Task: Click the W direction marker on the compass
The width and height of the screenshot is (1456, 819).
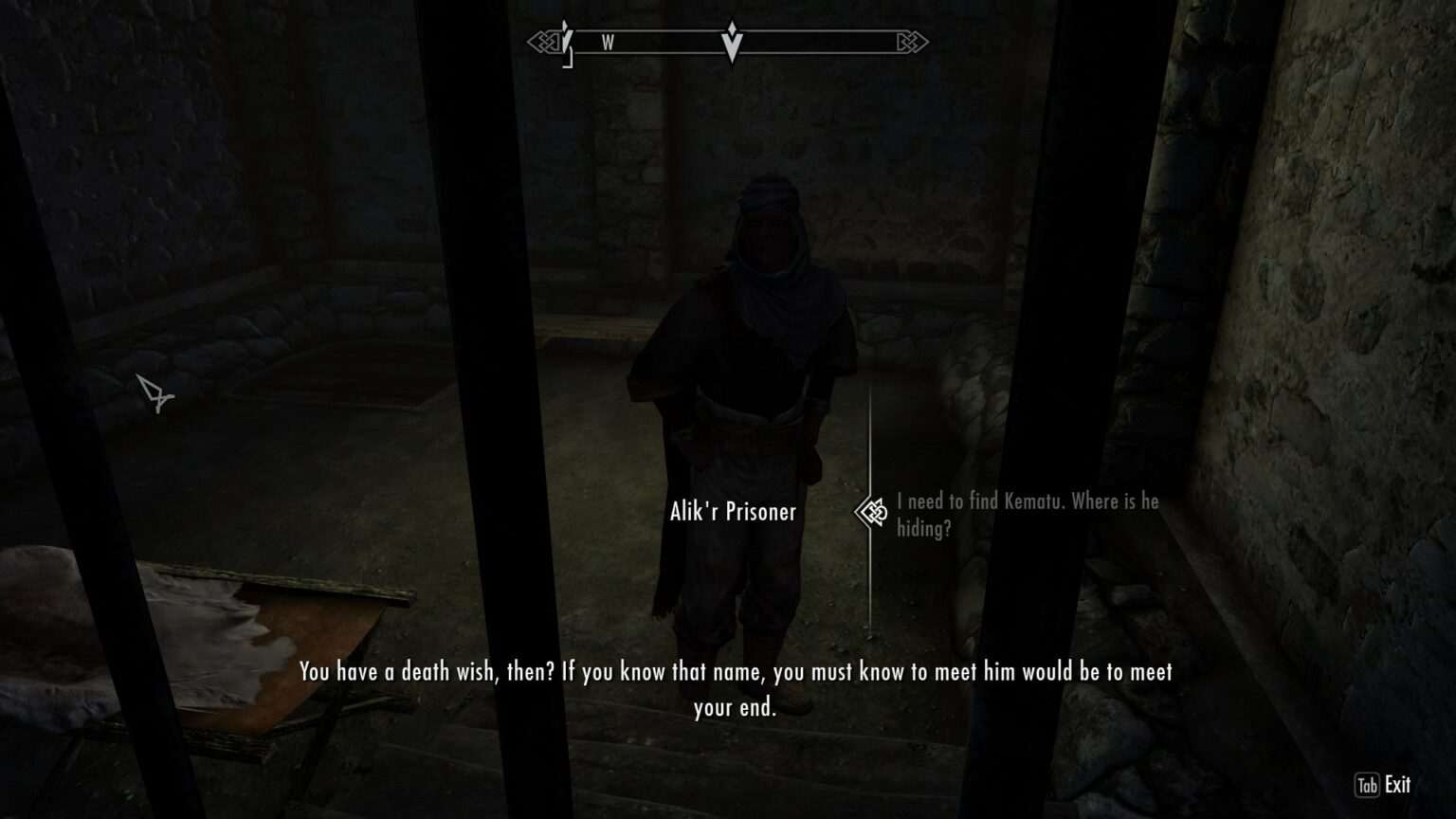Action: (608, 42)
